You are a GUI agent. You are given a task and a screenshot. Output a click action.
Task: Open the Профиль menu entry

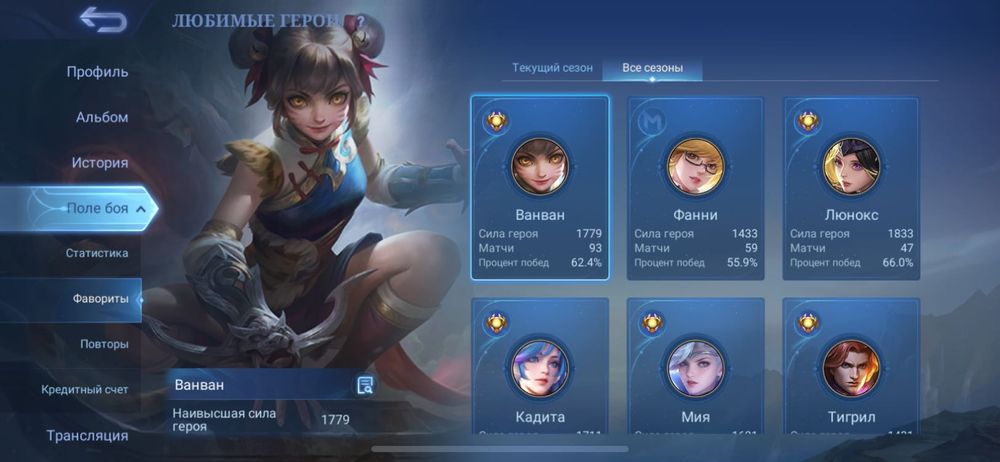pos(97,72)
